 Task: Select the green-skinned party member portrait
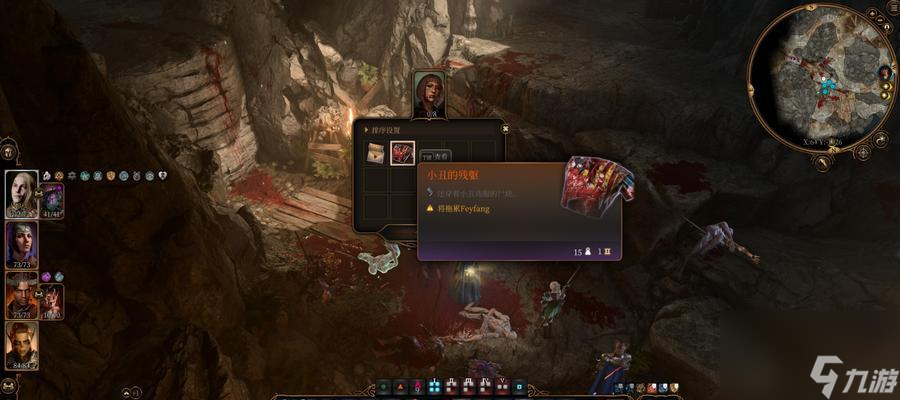21,345
